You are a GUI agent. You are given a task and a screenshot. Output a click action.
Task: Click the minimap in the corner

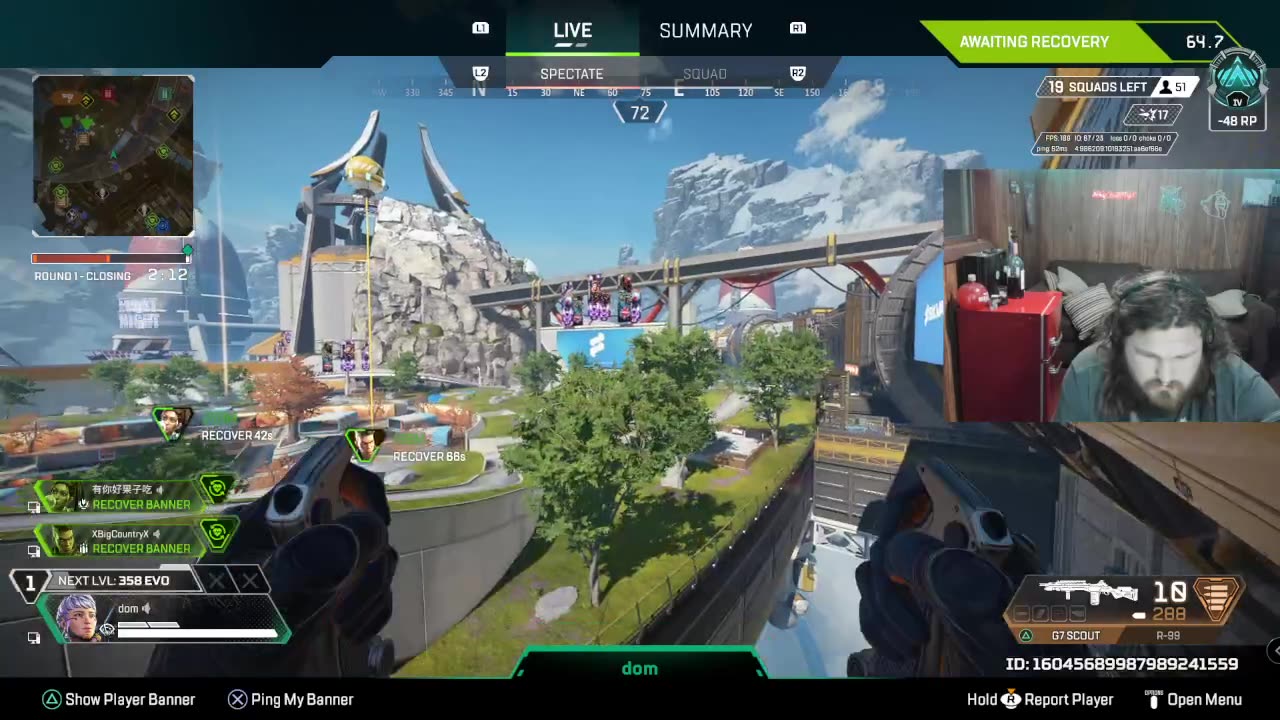[x=113, y=155]
